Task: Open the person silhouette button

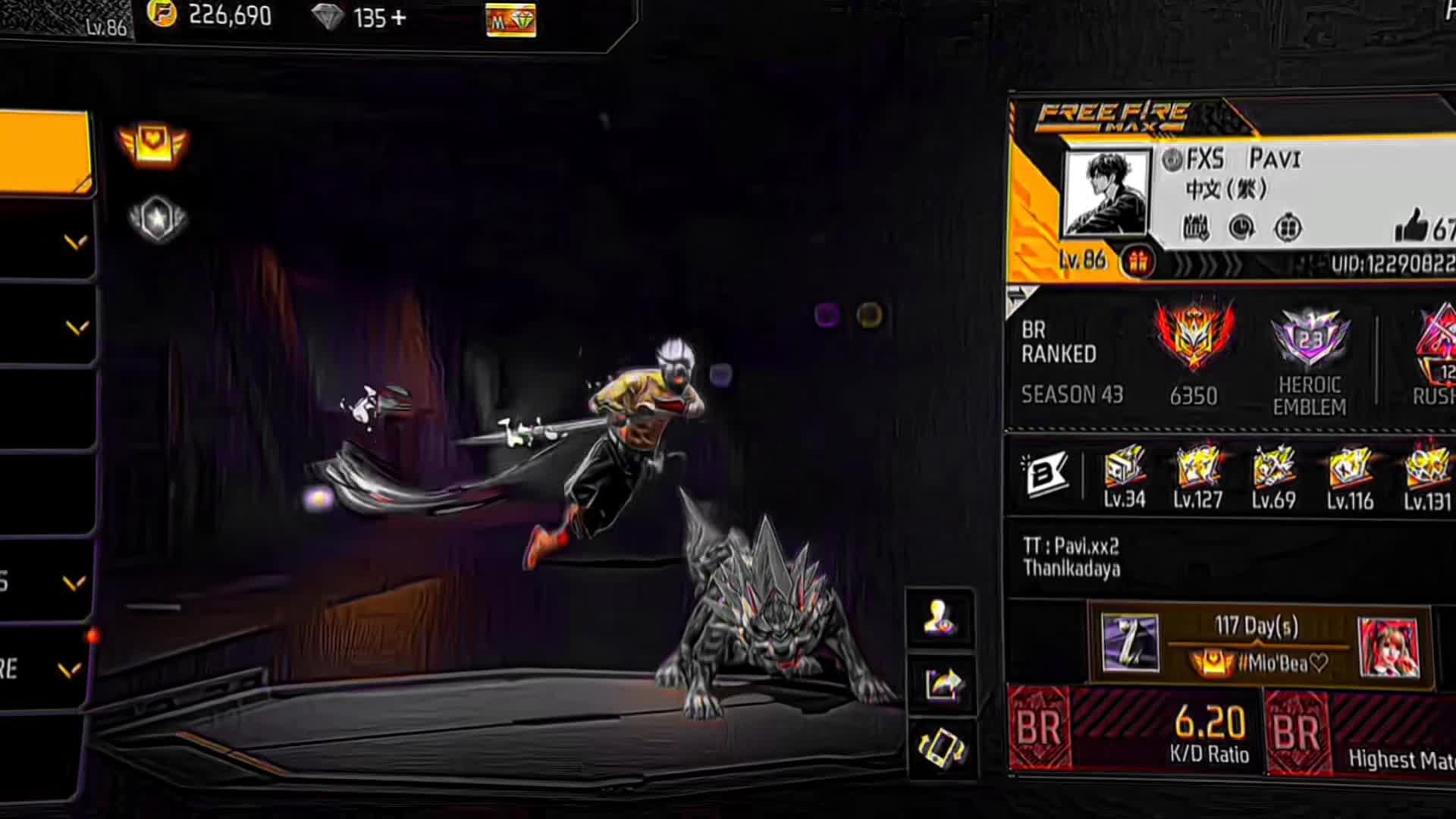Action: tap(940, 617)
